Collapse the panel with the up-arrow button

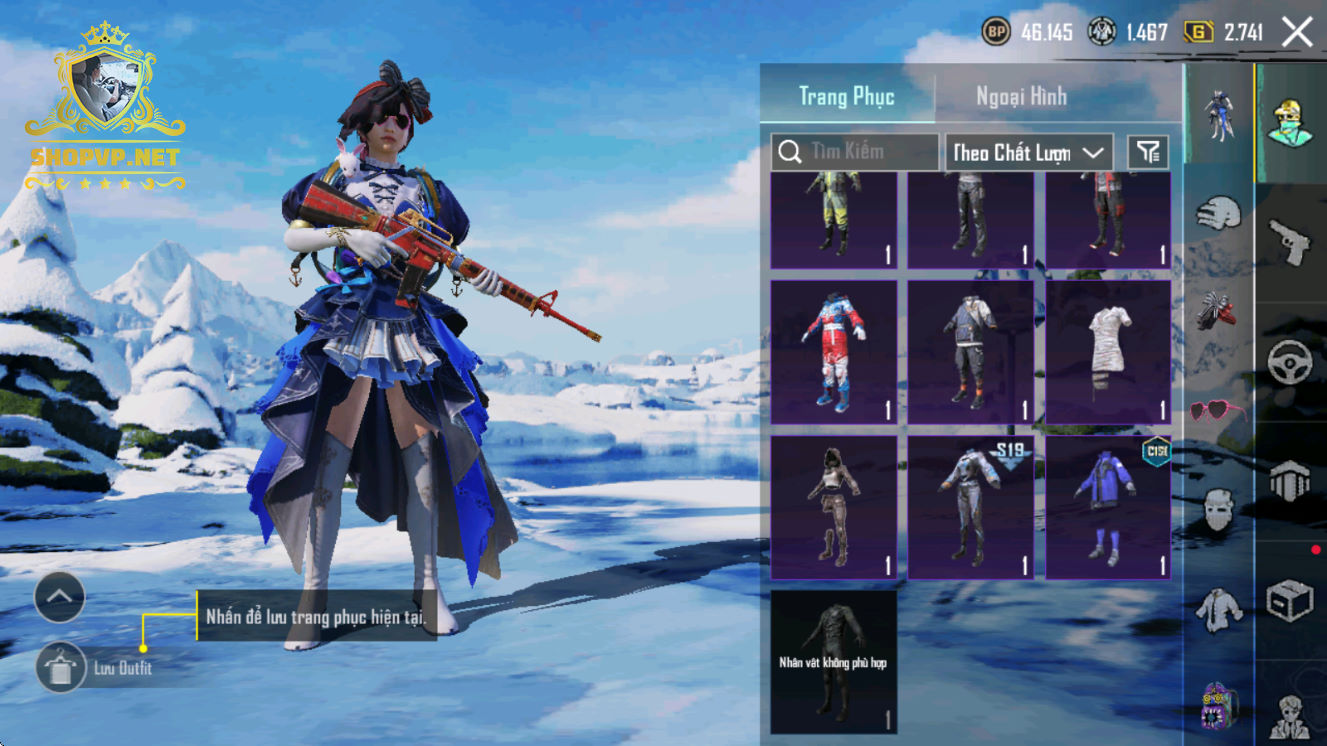[x=60, y=598]
